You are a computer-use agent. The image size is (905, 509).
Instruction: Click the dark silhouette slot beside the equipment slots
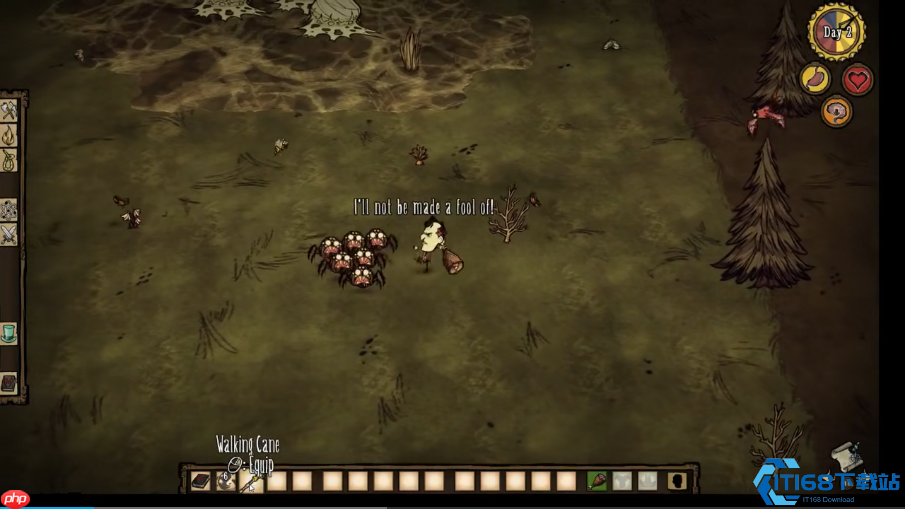click(x=677, y=481)
